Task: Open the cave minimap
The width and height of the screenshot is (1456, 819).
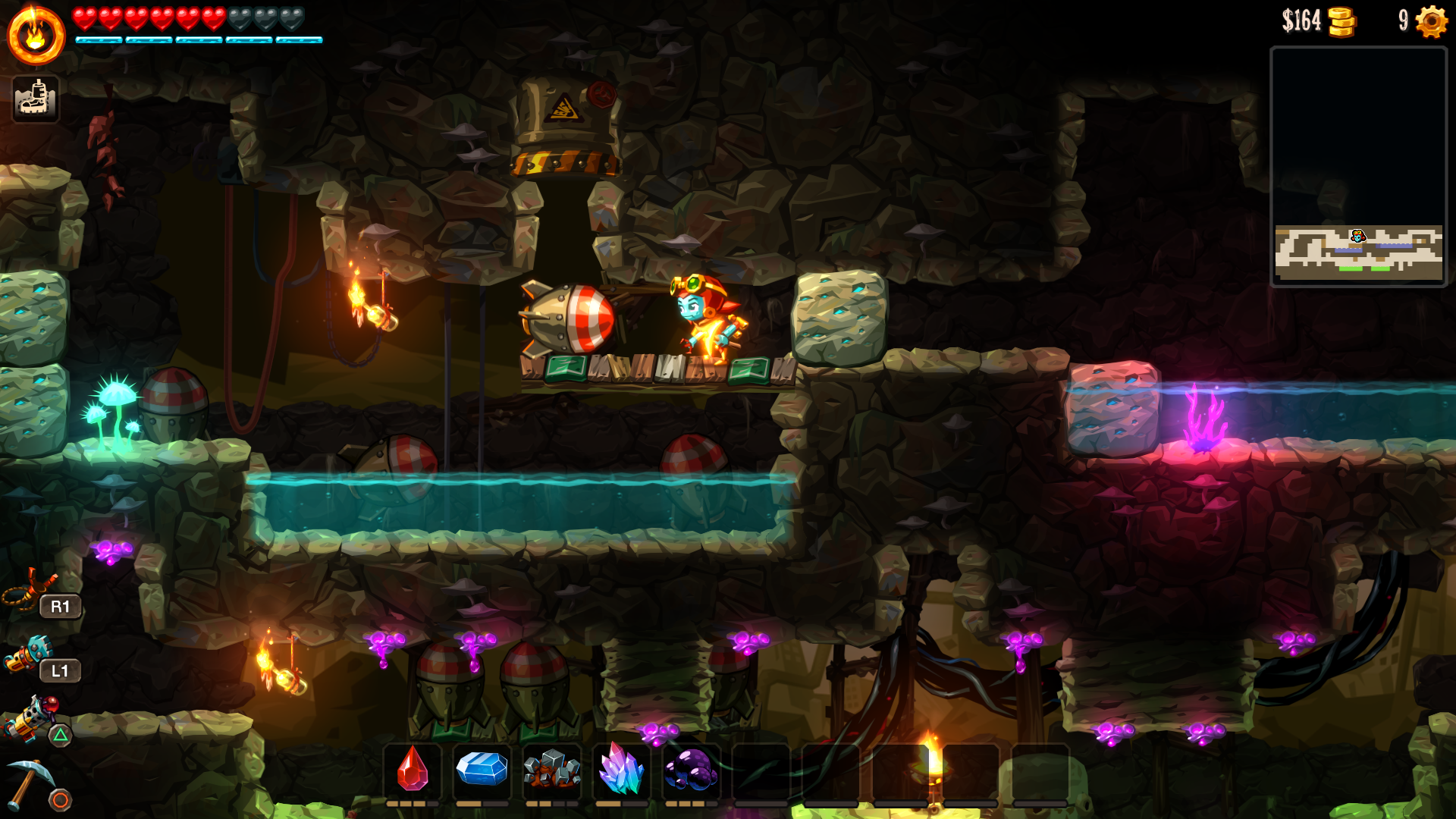Action: 1358,167
